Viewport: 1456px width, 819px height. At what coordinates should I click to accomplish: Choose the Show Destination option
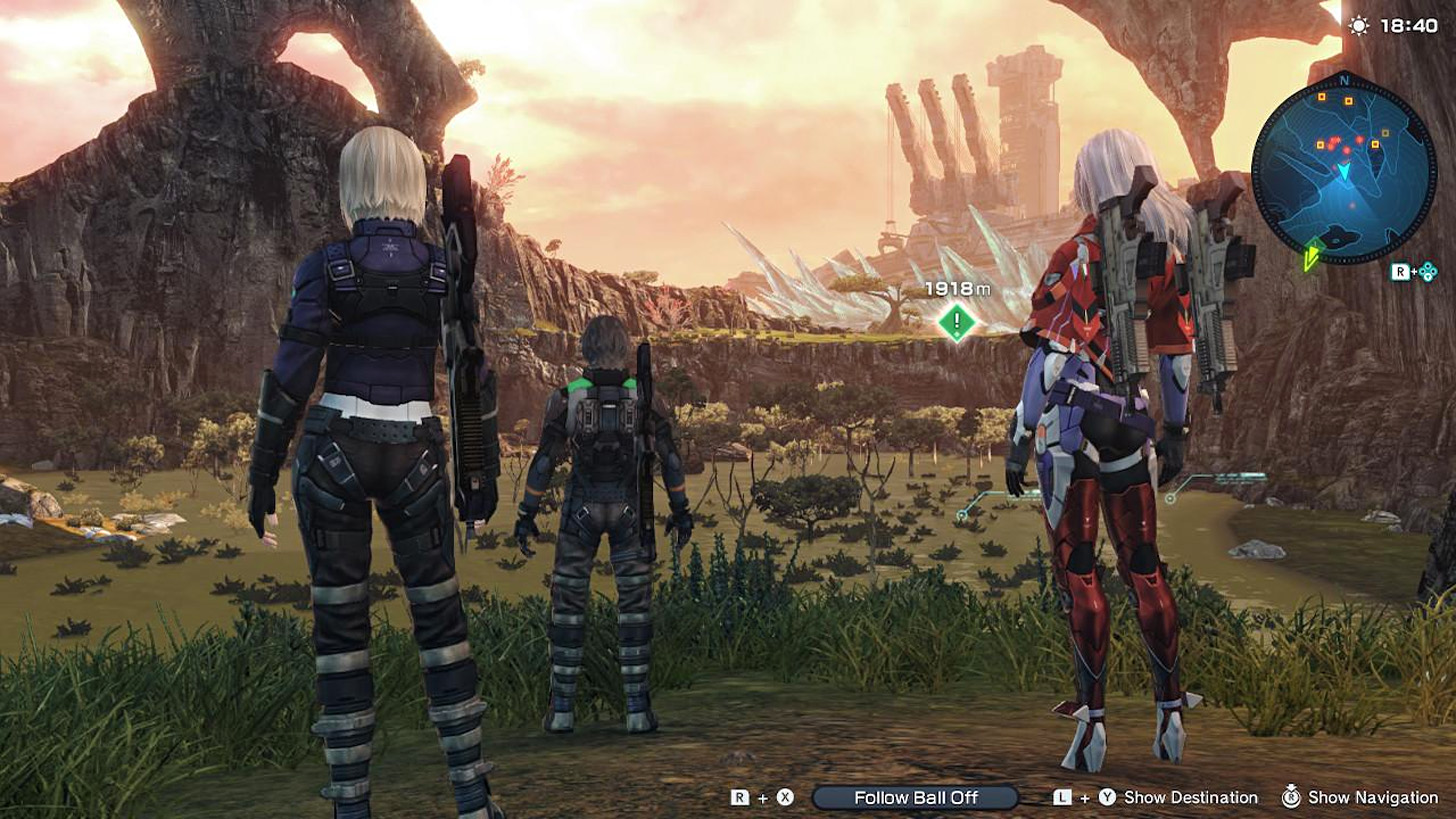1190,797
